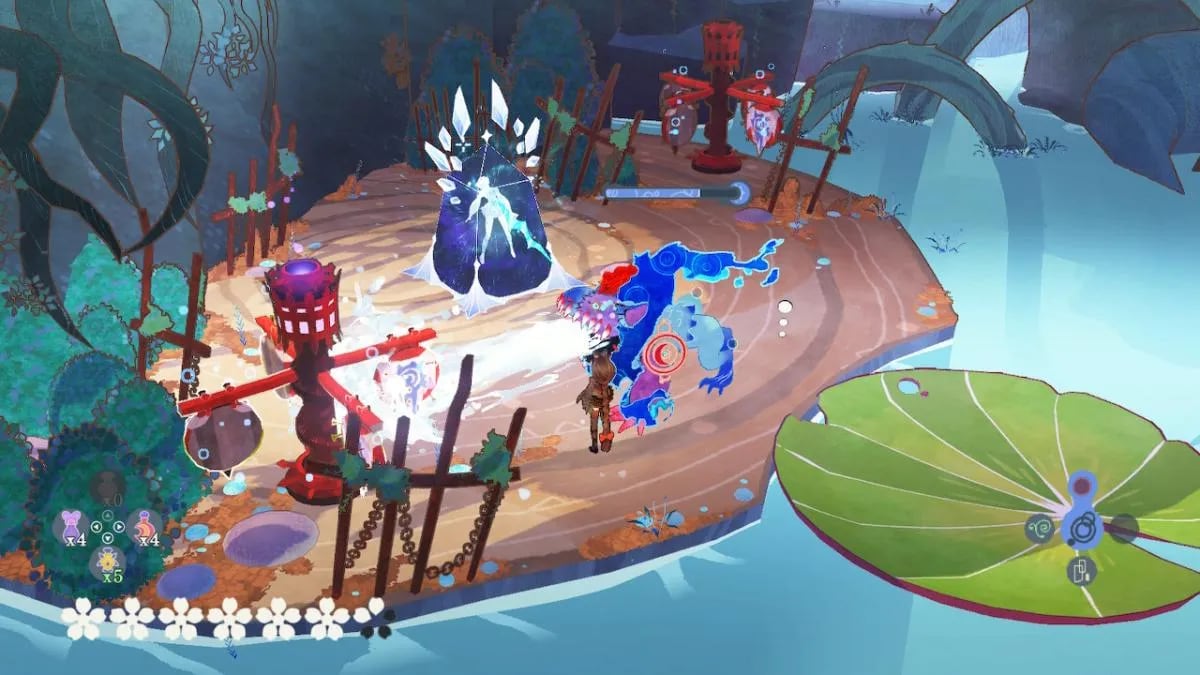Activate the green swirl ability icon
The image size is (1200, 675).
[x=1040, y=527]
